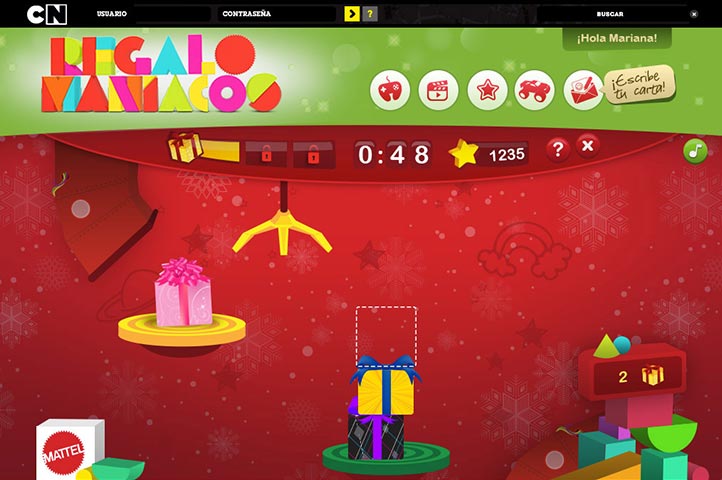Image resolution: width=722 pixels, height=480 pixels.
Task: Open the '¡Hola Mariana!' greeting tab
Action: tap(617, 38)
